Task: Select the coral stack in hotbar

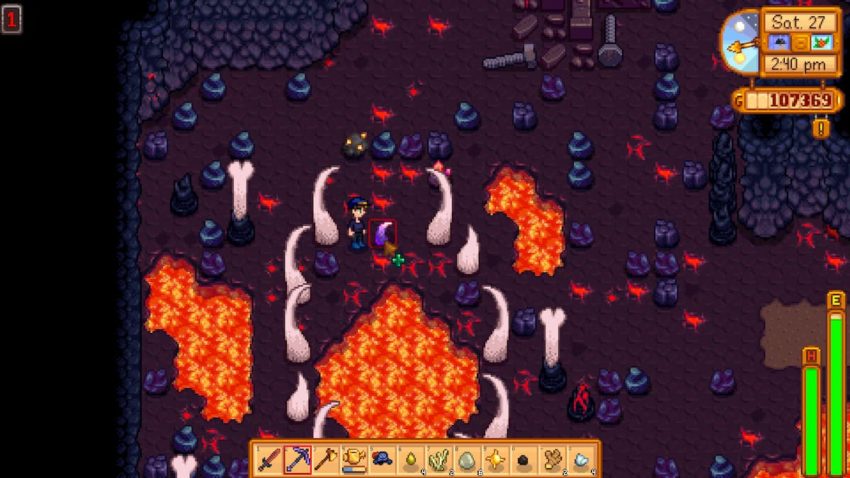Action: tap(439, 459)
